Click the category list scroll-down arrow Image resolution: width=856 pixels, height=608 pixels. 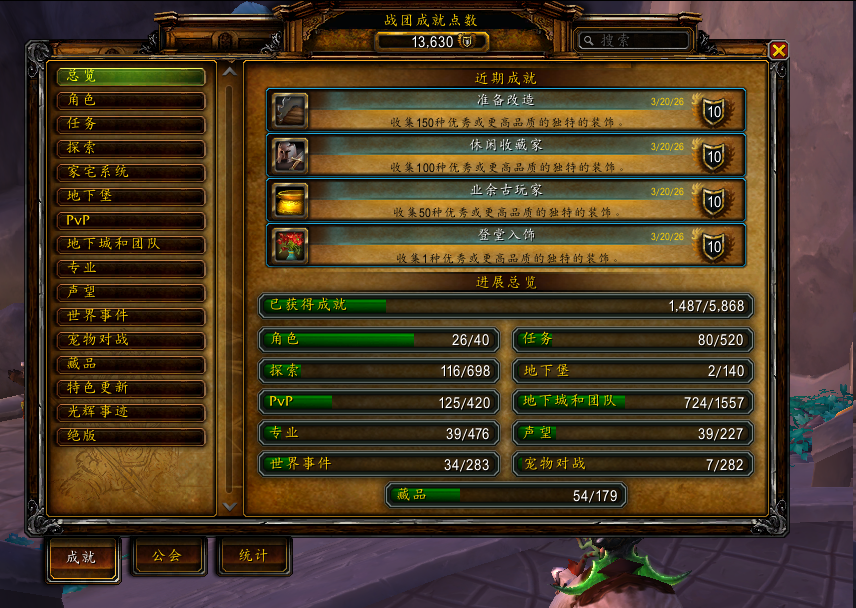[x=230, y=506]
